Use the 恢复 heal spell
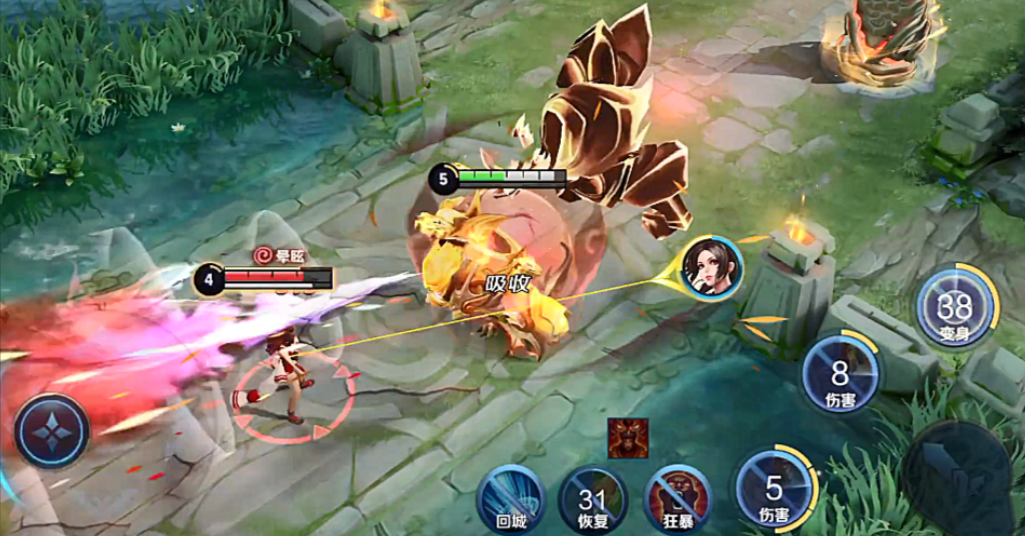The height and width of the screenshot is (536, 1025). (594, 495)
